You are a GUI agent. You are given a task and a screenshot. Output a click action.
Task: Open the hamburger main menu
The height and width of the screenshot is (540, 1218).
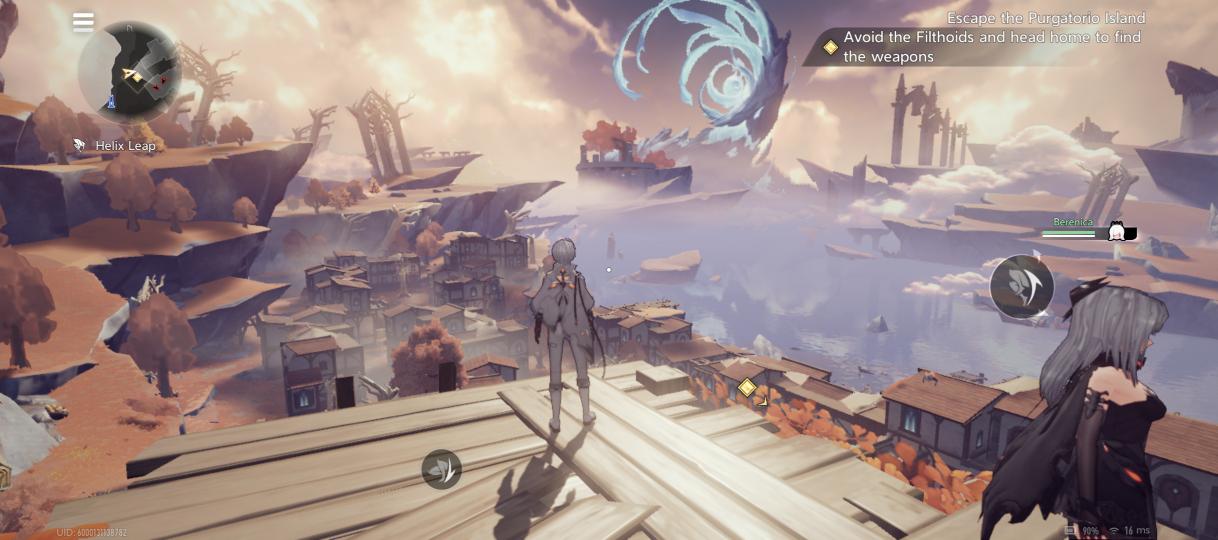pos(83,22)
